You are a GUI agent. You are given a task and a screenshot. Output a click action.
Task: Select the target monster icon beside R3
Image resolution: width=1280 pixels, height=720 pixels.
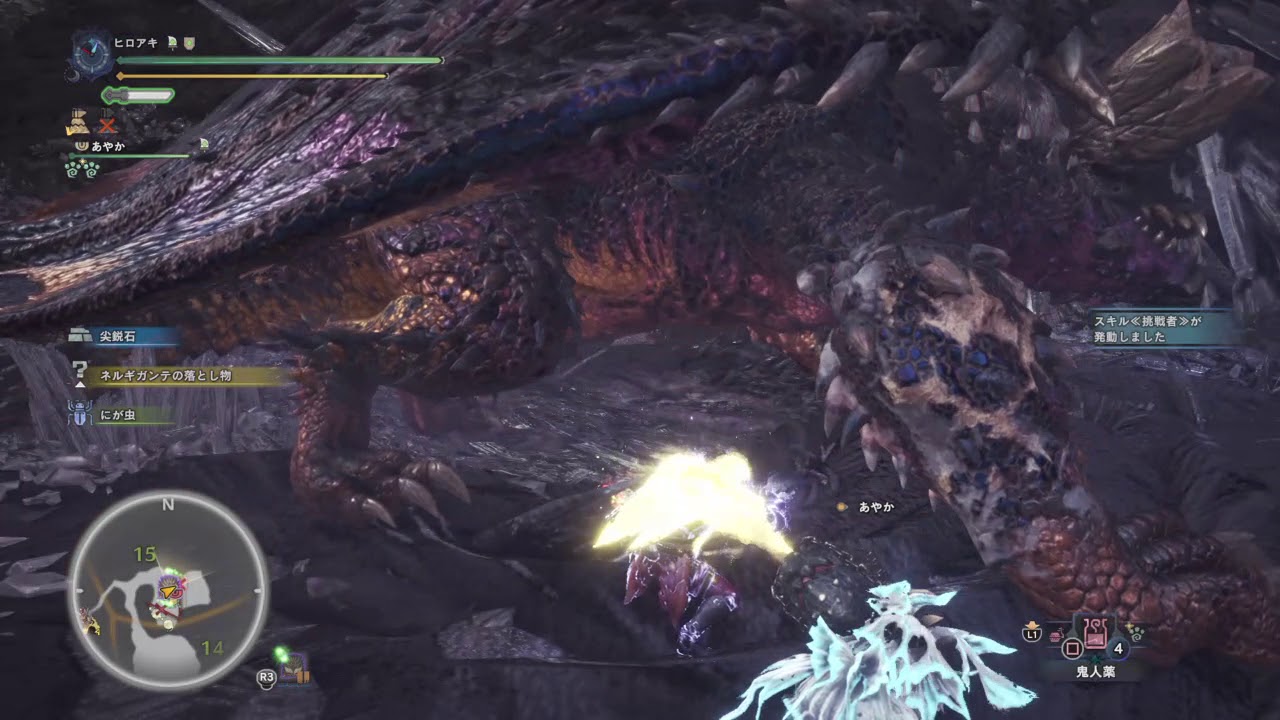[294, 670]
